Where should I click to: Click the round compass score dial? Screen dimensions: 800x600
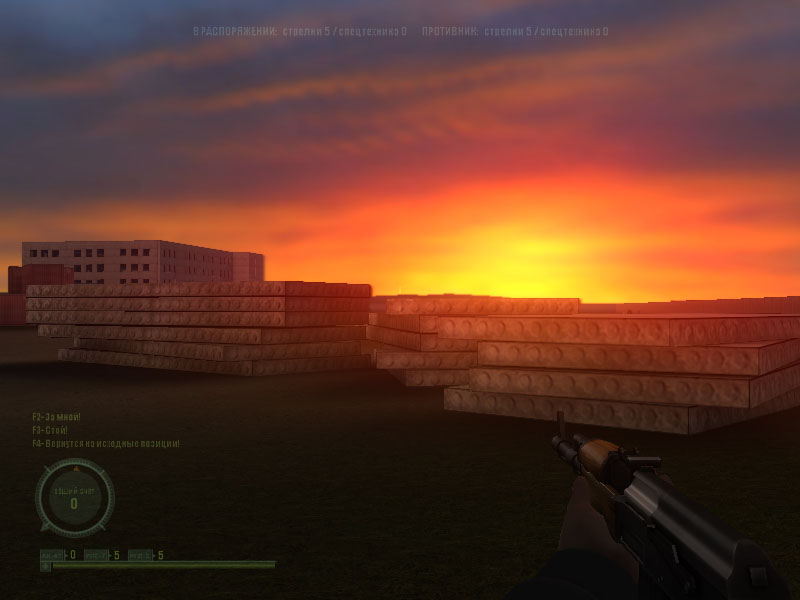pos(74,497)
